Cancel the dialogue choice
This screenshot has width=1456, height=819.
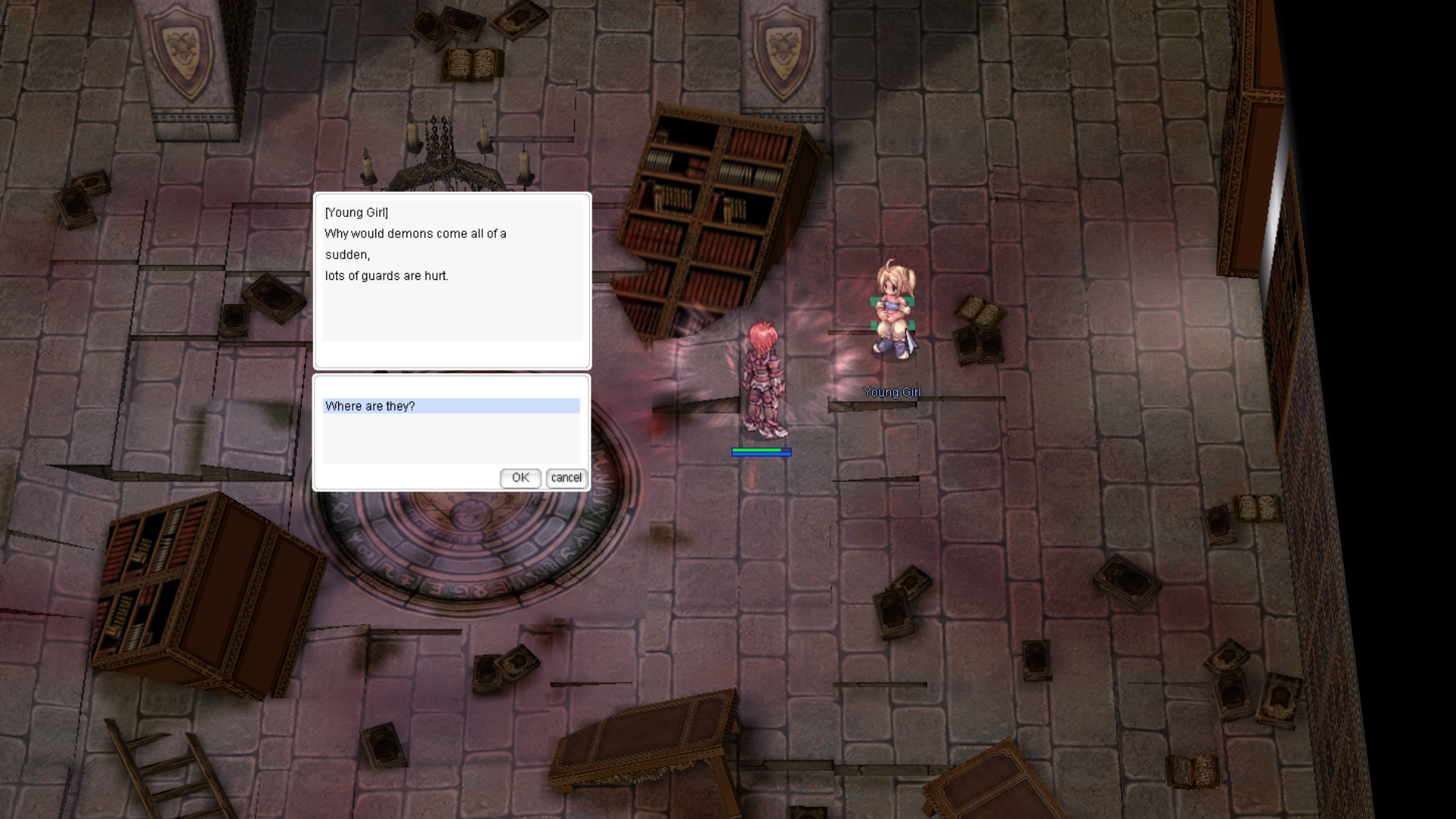[x=566, y=478]
